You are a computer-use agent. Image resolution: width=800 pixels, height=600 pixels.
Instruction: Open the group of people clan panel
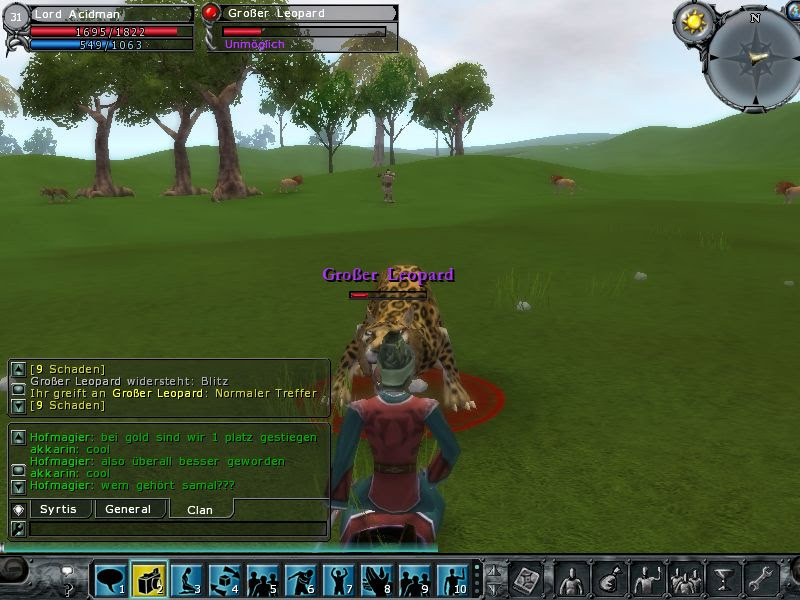click(685, 578)
